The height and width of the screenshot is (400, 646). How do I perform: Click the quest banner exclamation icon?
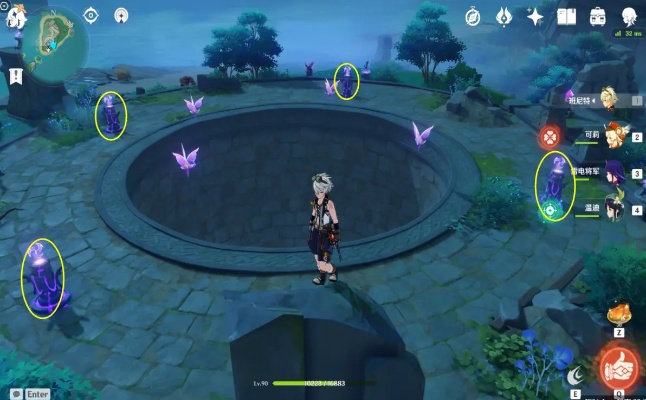tap(16, 75)
